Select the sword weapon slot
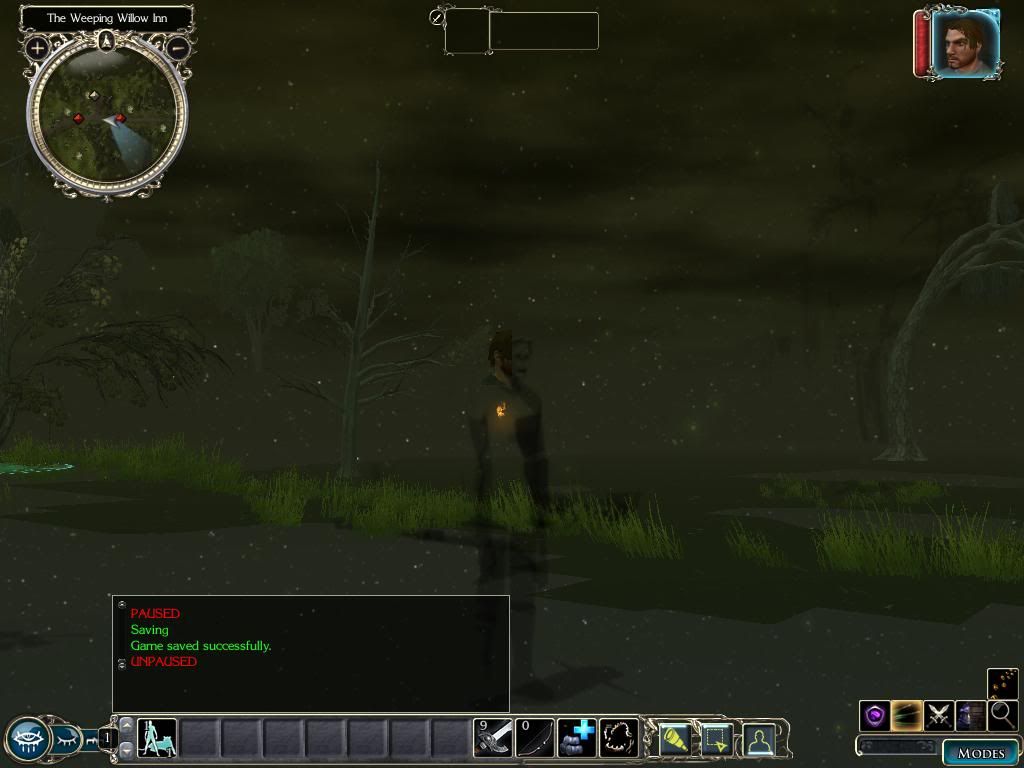This screenshot has height=768, width=1024. [494, 738]
